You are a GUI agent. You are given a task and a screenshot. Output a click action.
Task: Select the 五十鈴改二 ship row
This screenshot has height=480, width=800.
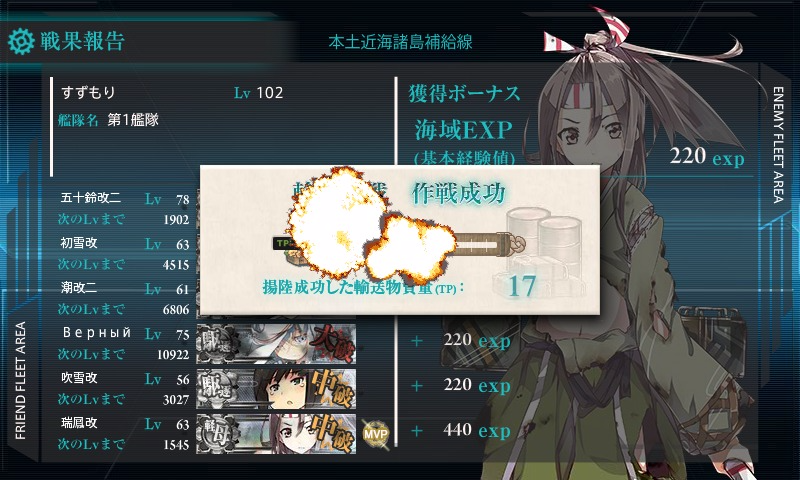click(125, 209)
